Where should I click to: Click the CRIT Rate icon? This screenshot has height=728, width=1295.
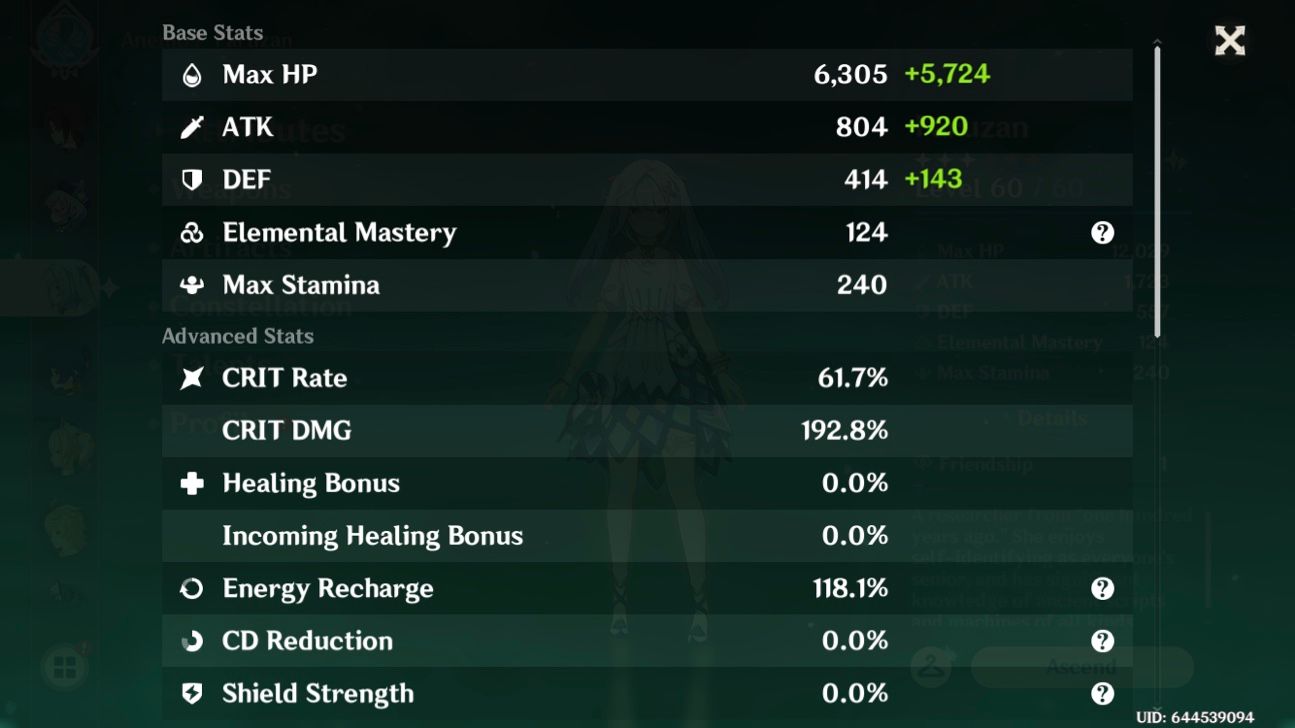coord(193,378)
